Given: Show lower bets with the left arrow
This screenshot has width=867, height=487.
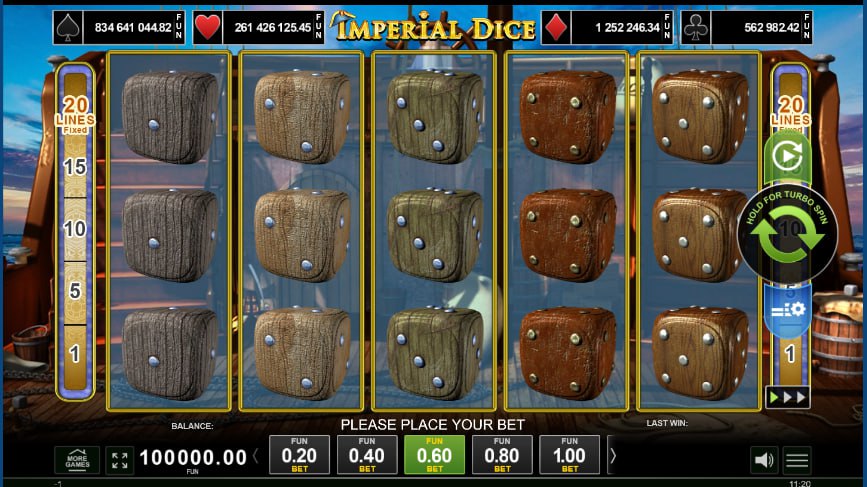Looking at the screenshot, I should (x=255, y=456).
